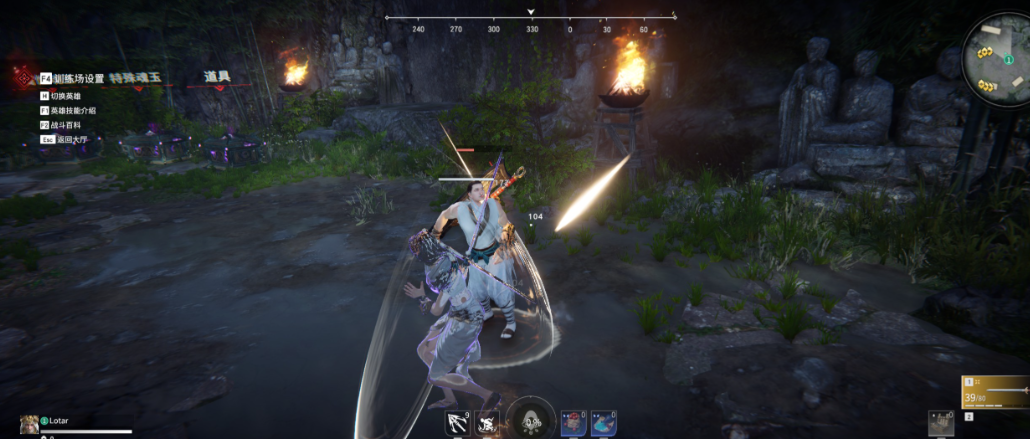
Task: Select the golden sword weapon slot
Action: [994, 392]
